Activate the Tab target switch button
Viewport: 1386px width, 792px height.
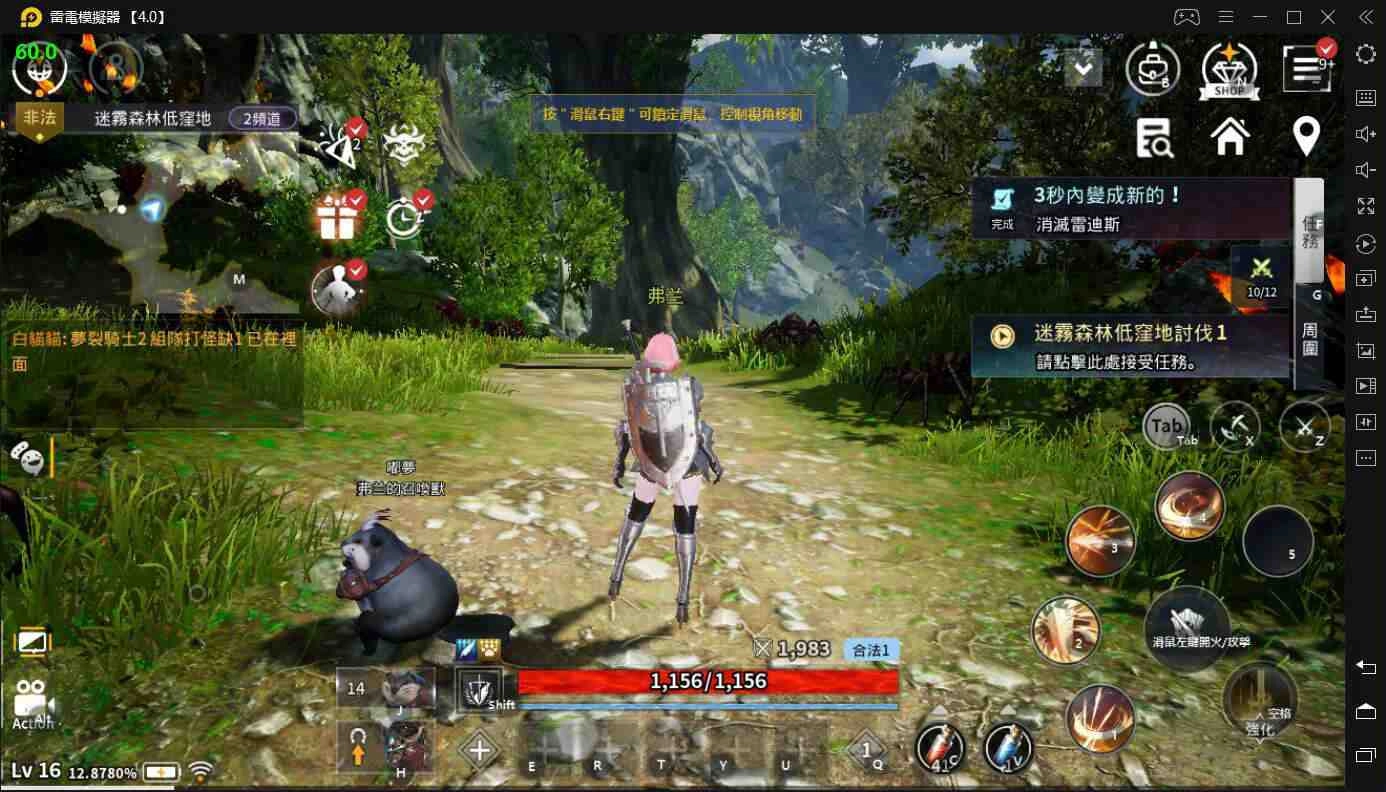coord(1166,427)
